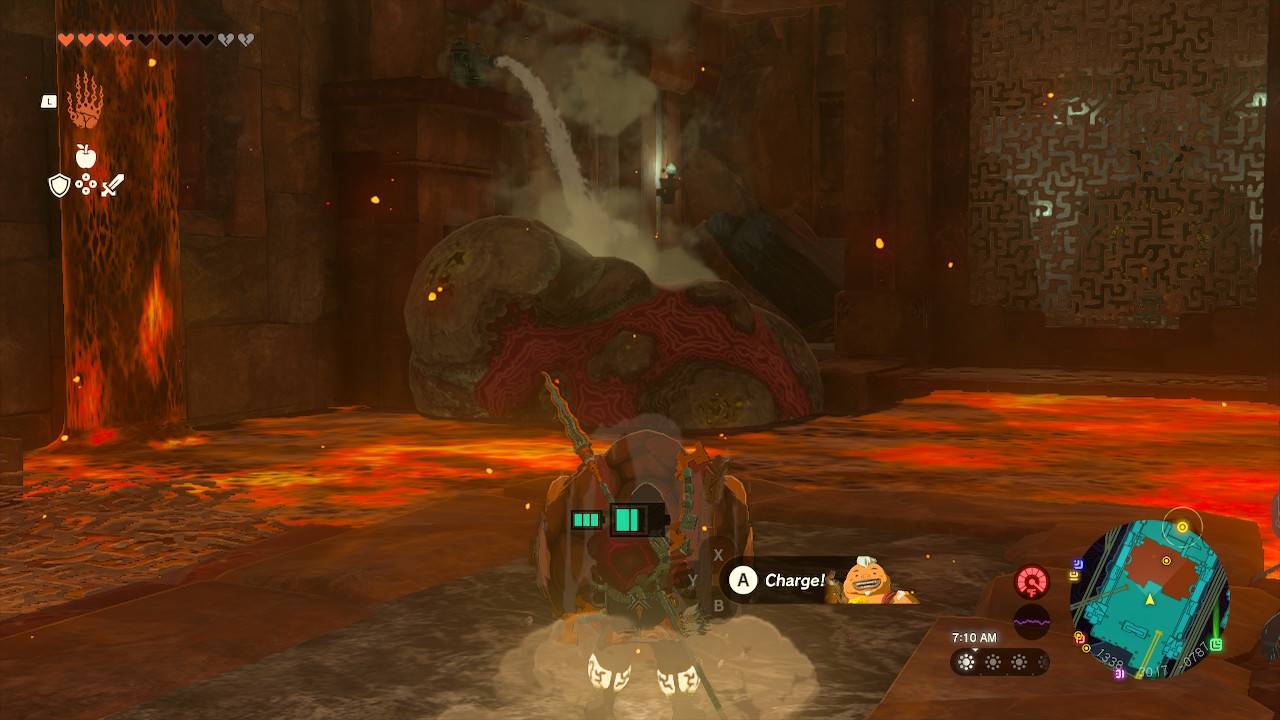
Task: Select the shield defense icon
Action: (59, 185)
